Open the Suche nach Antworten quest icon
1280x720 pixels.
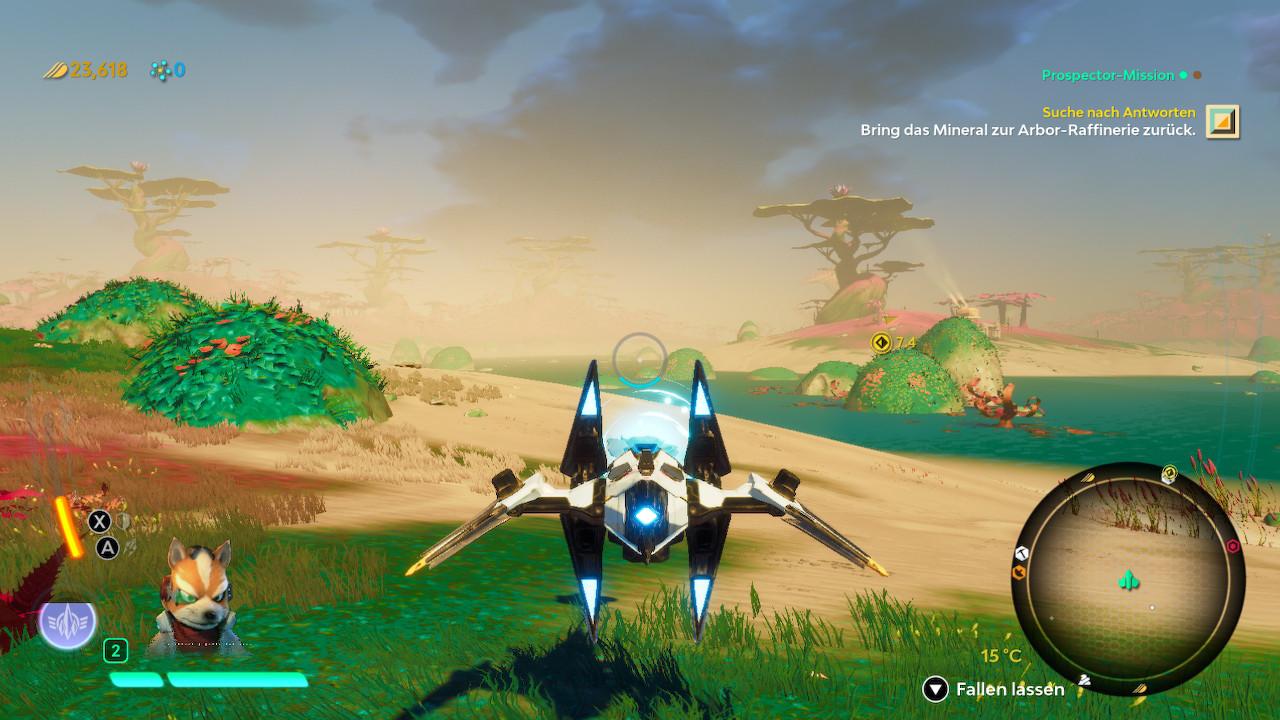(x=1222, y=121)
